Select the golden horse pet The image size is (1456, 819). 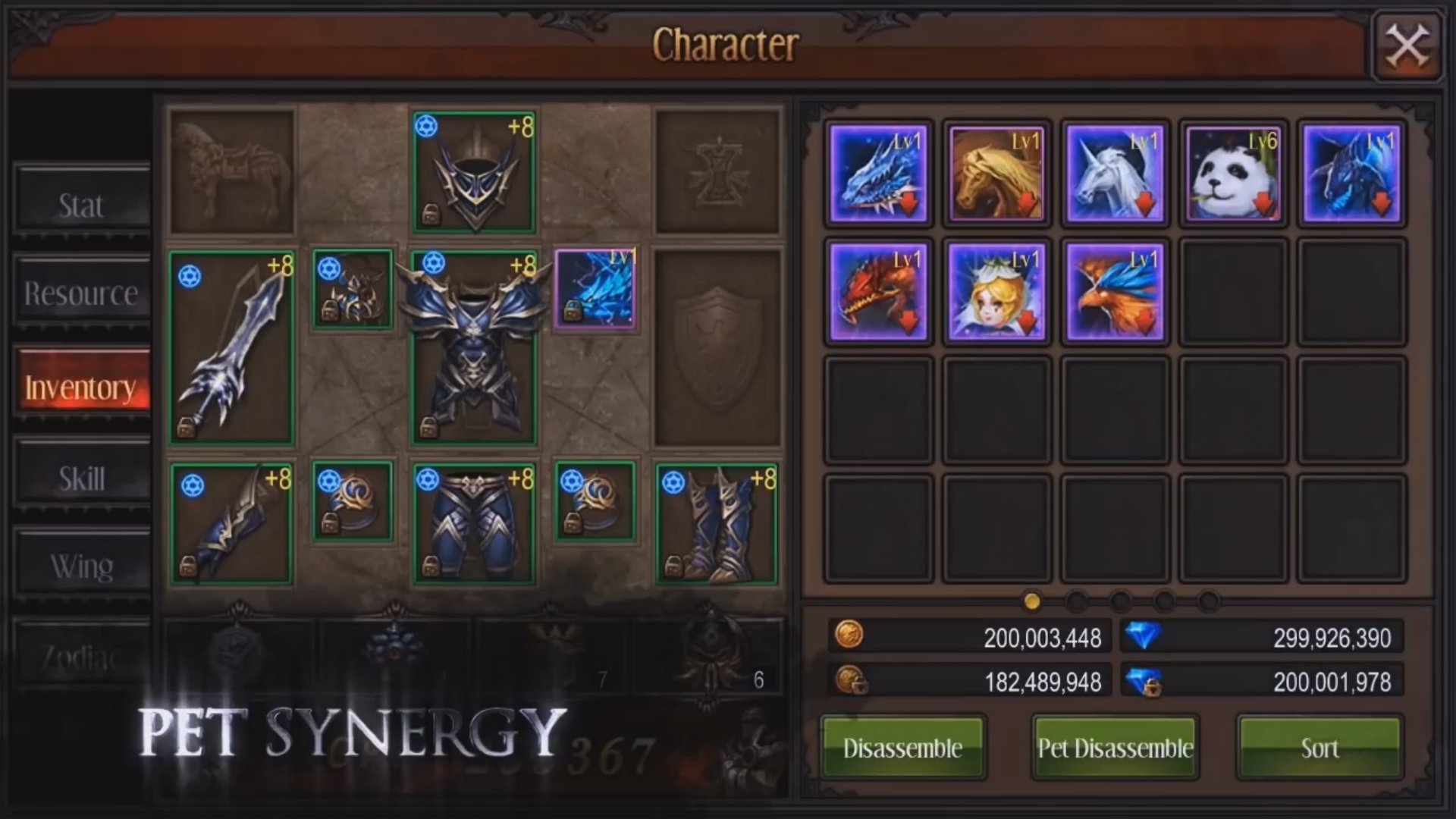pos(996,173)
